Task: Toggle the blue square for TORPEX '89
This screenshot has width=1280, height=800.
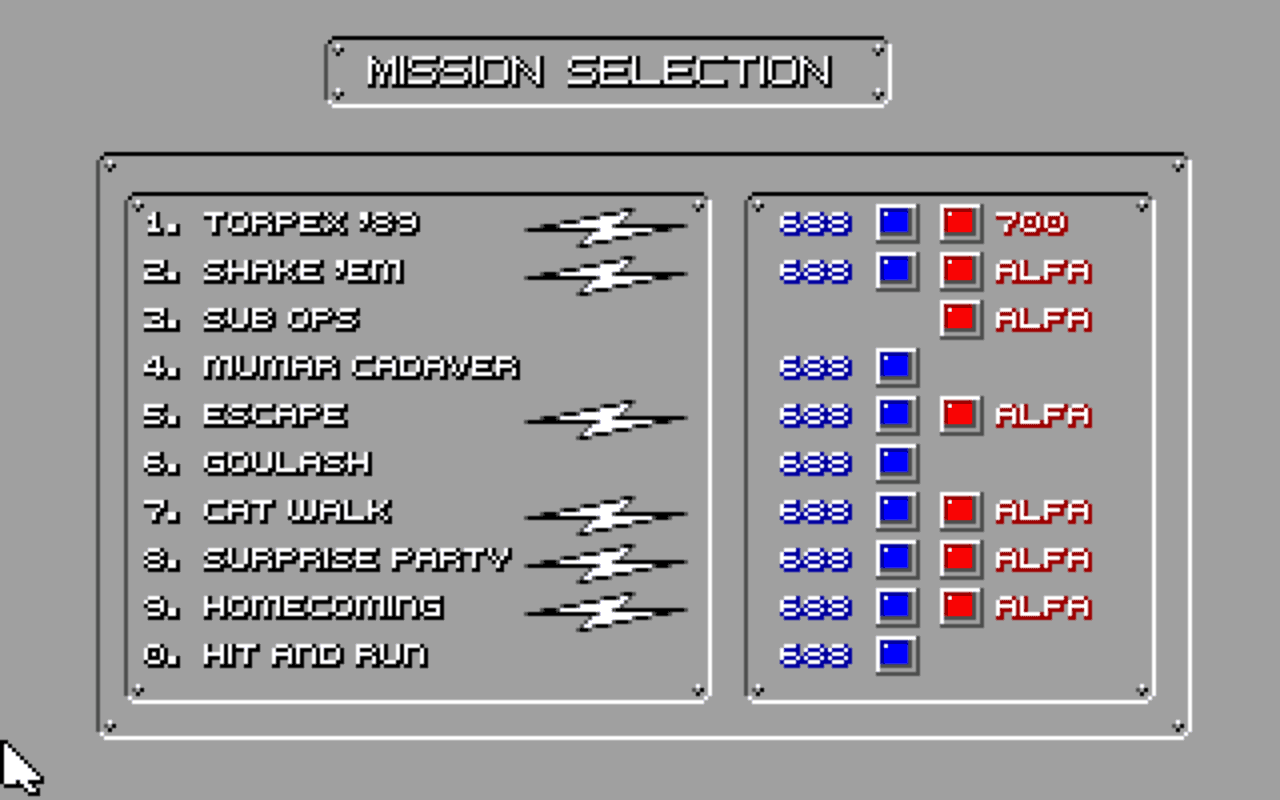Action: click(x=893, y=222)
